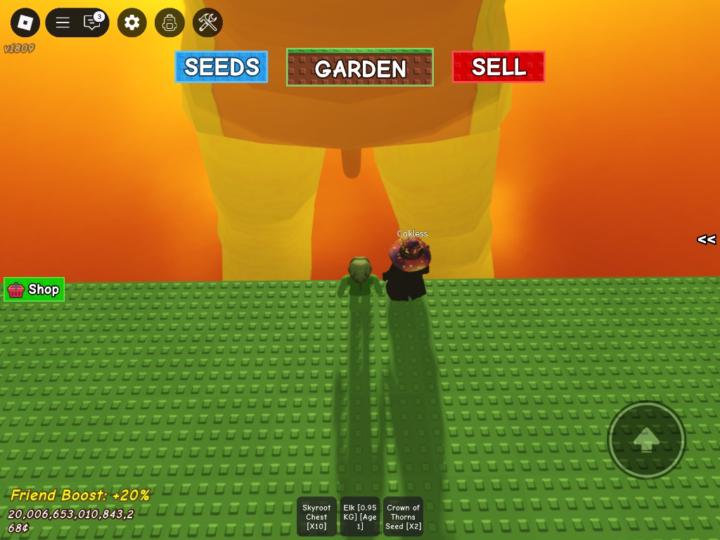Equip the Elk pet slot
The image size is (720, 540).
[360, 517]
